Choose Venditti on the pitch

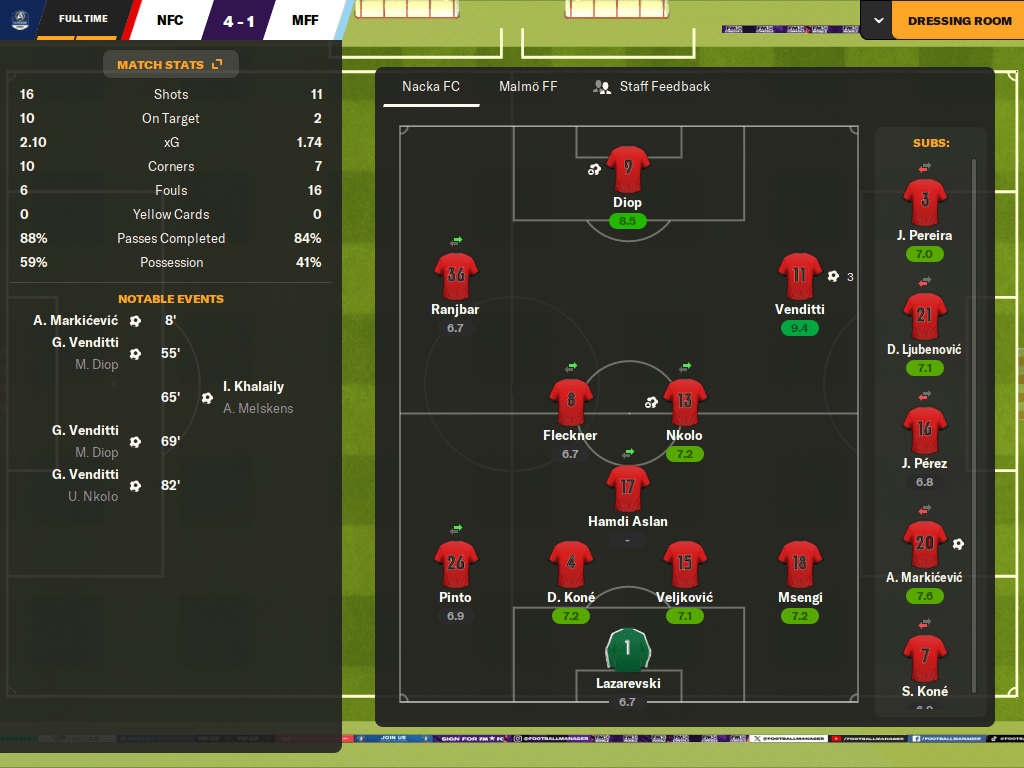click(799, 277)
